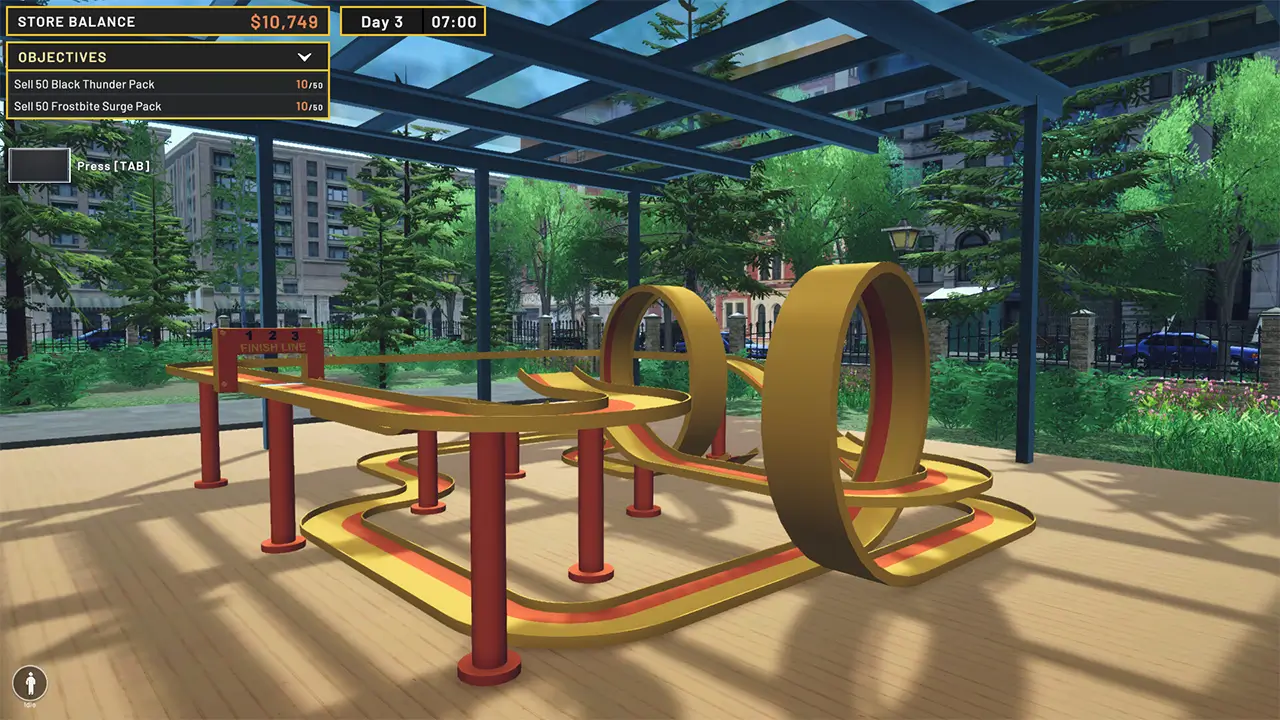Click the Store Balance money icon bar
Screen dimensions: 1280x720
[x=165, y=21]
